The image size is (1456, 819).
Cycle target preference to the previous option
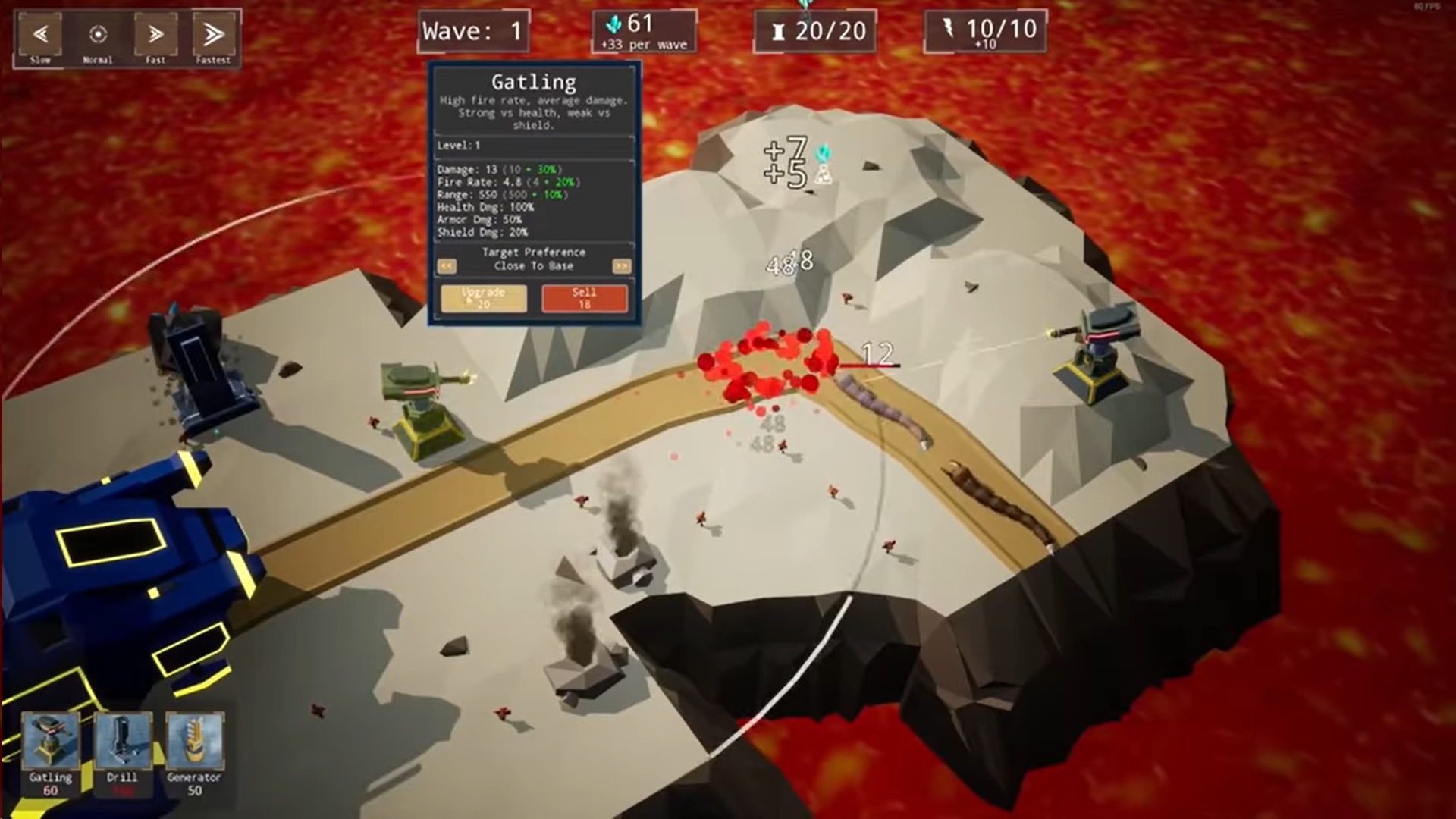pyautogui.click(x=447, y=266)
